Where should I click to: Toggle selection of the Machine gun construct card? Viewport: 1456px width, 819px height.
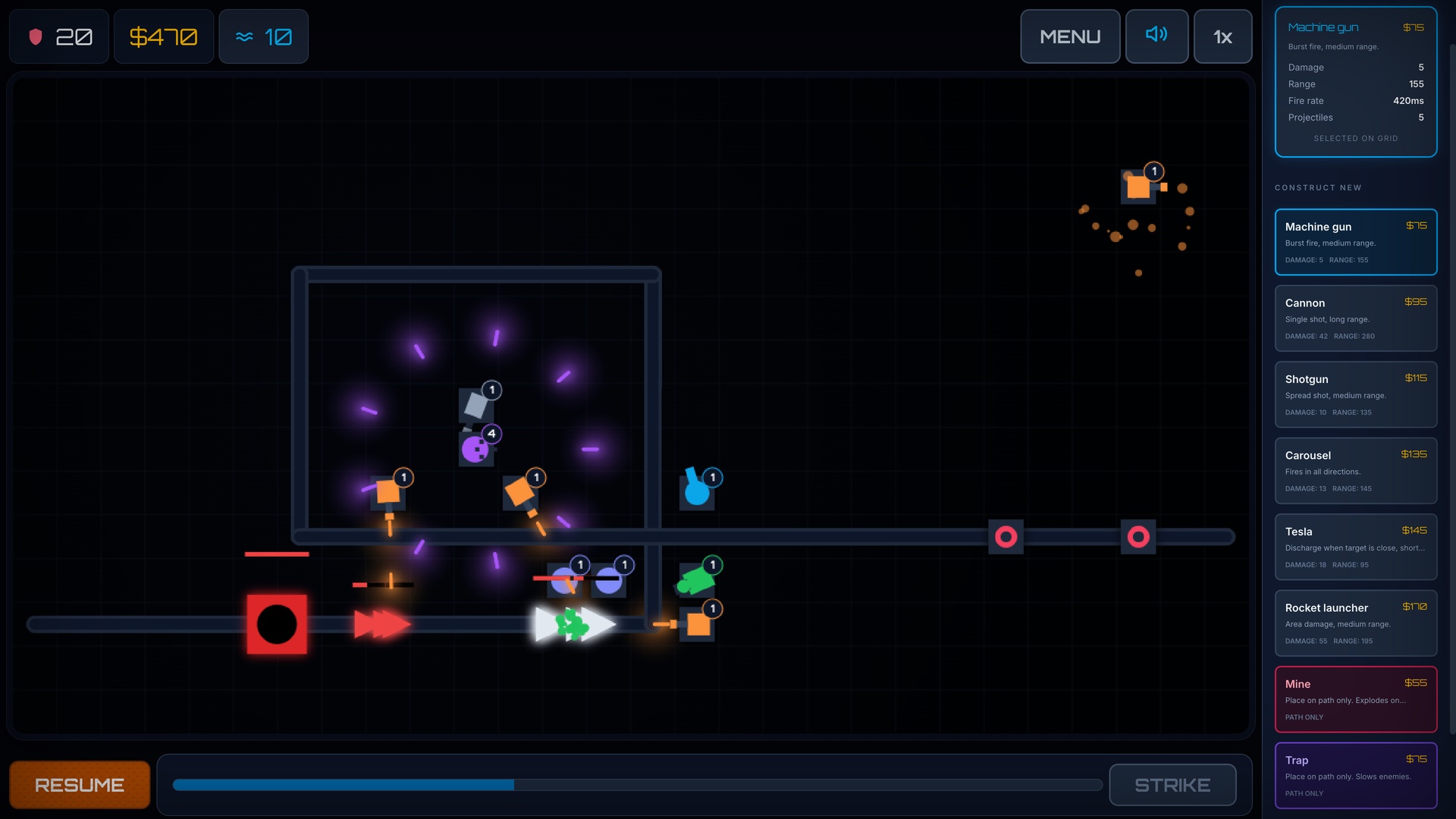pos(1356,241)
